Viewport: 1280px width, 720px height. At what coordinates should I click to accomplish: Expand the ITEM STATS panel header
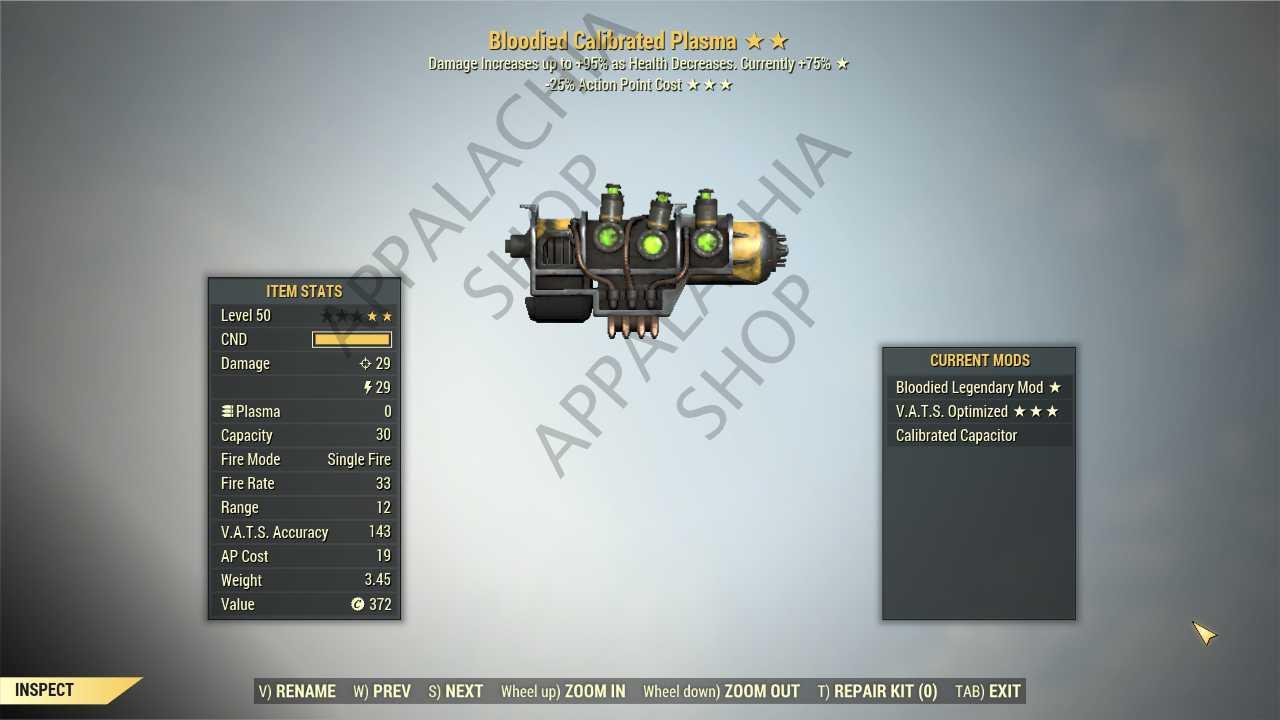[x=304, y=291]
